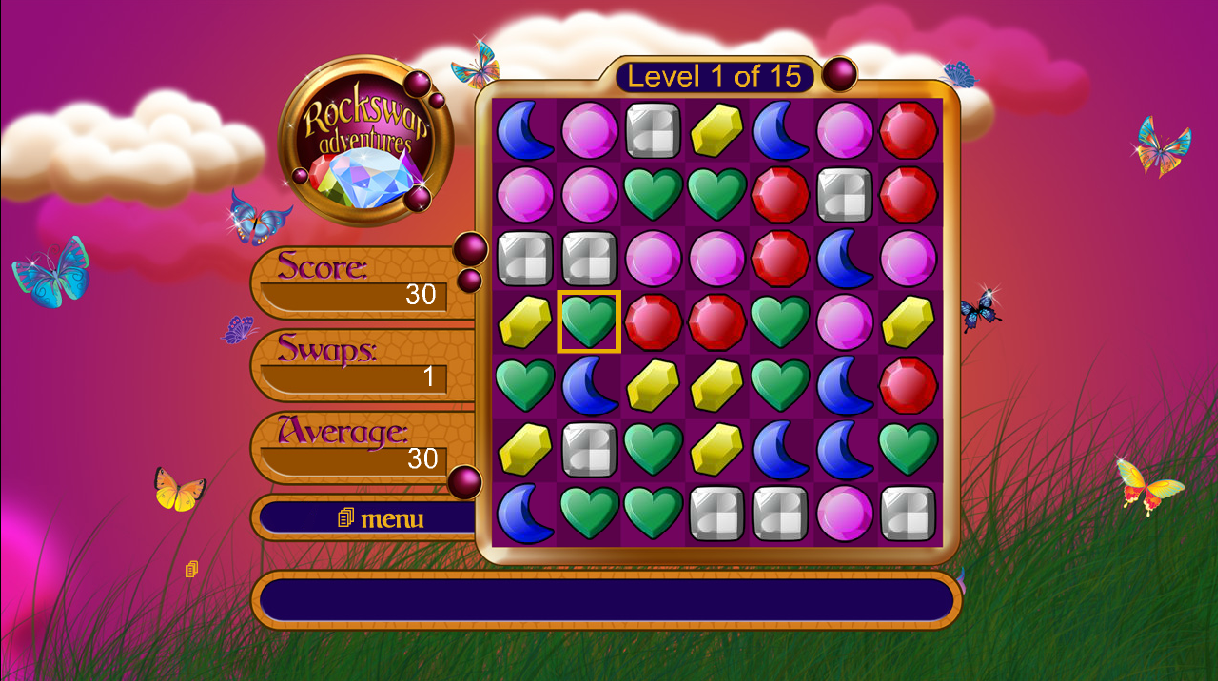Screen dimensions: 1218x681
Task: Select the red octagon in the fifth row
Action: (908, 385)
